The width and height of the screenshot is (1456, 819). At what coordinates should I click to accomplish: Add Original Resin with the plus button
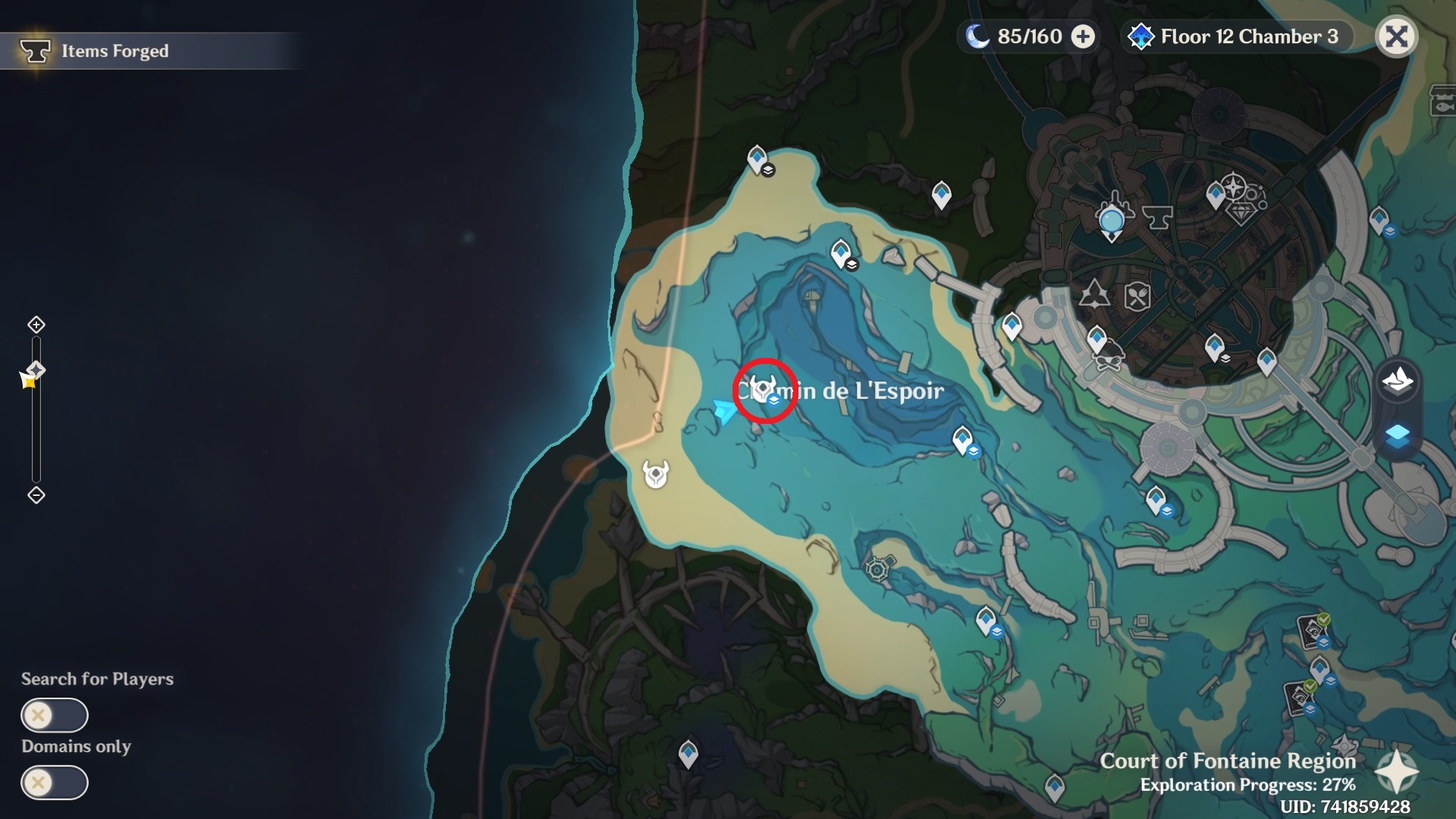tap(1083, 36)
